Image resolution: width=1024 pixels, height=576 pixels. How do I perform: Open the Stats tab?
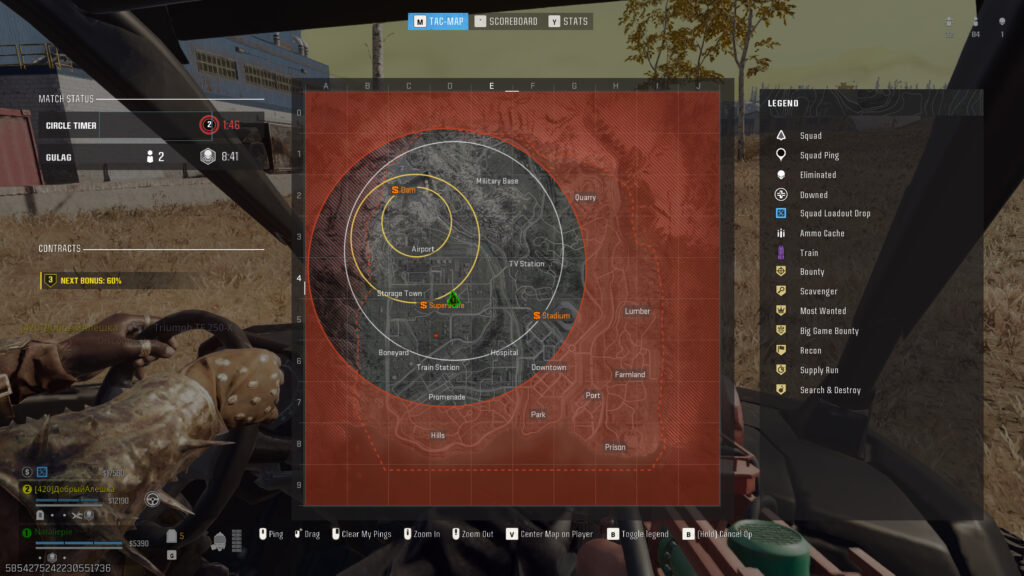pos(569,21)
